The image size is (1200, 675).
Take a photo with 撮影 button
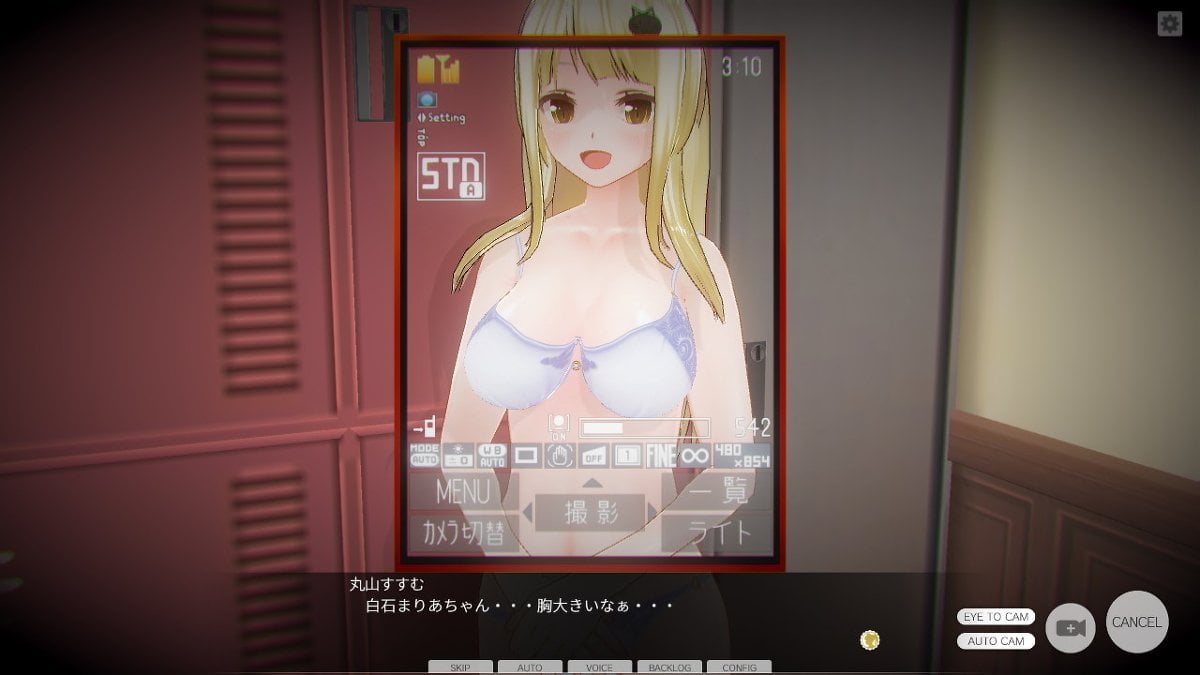click(590, 513)
